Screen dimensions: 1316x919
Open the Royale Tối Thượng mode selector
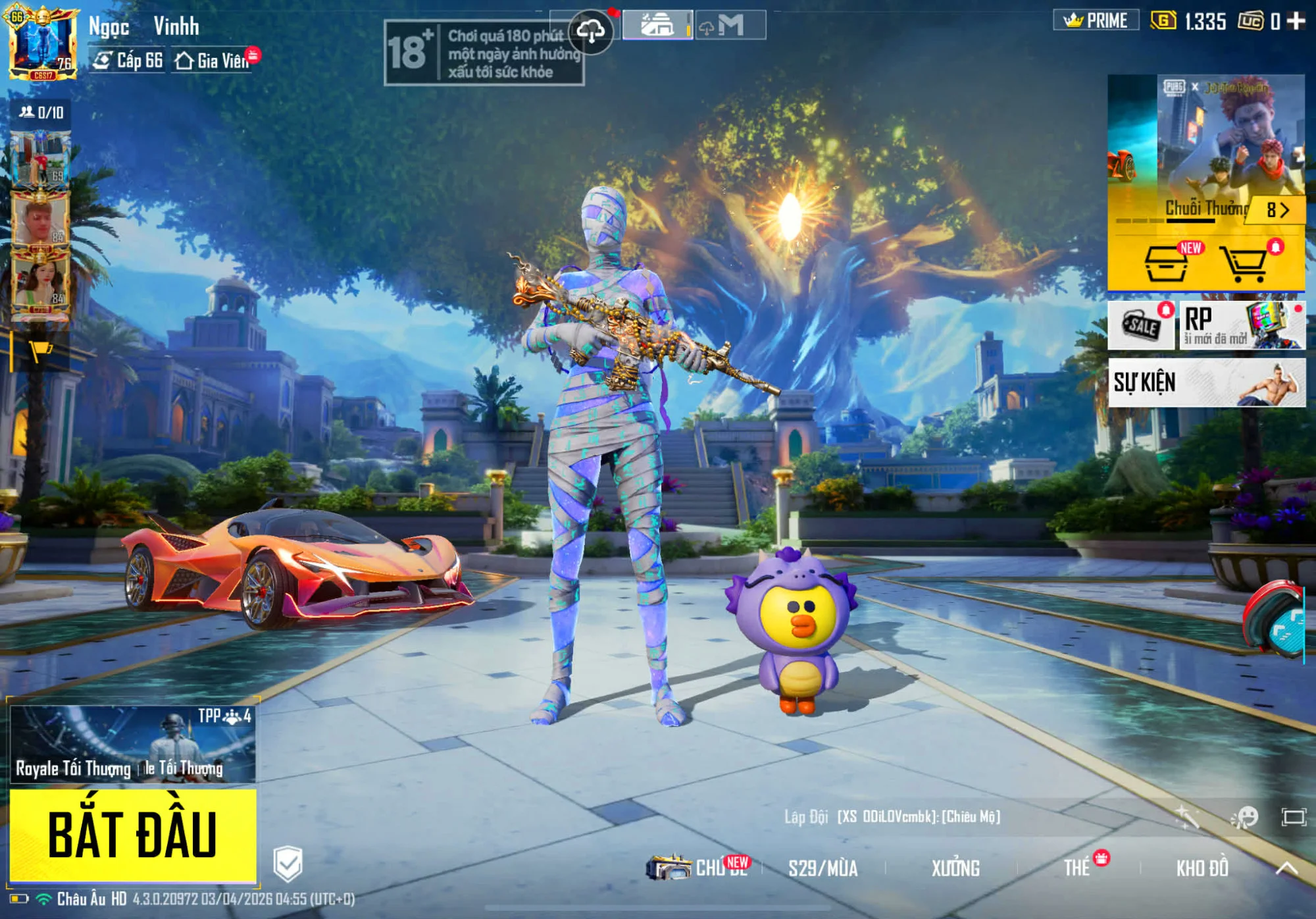click(132, 745)
